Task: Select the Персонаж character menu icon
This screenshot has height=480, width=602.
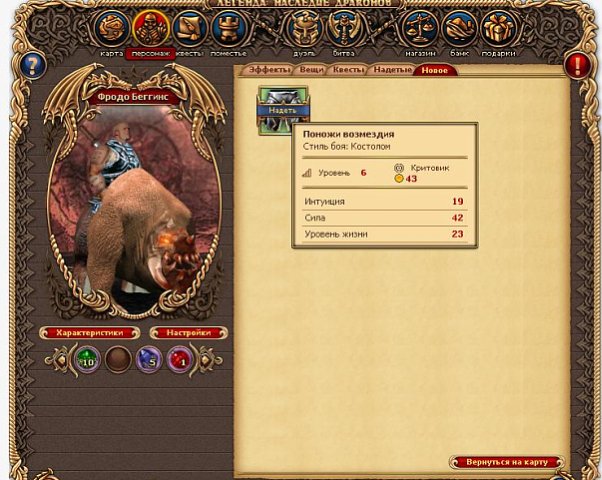Action: coord(151,29)
